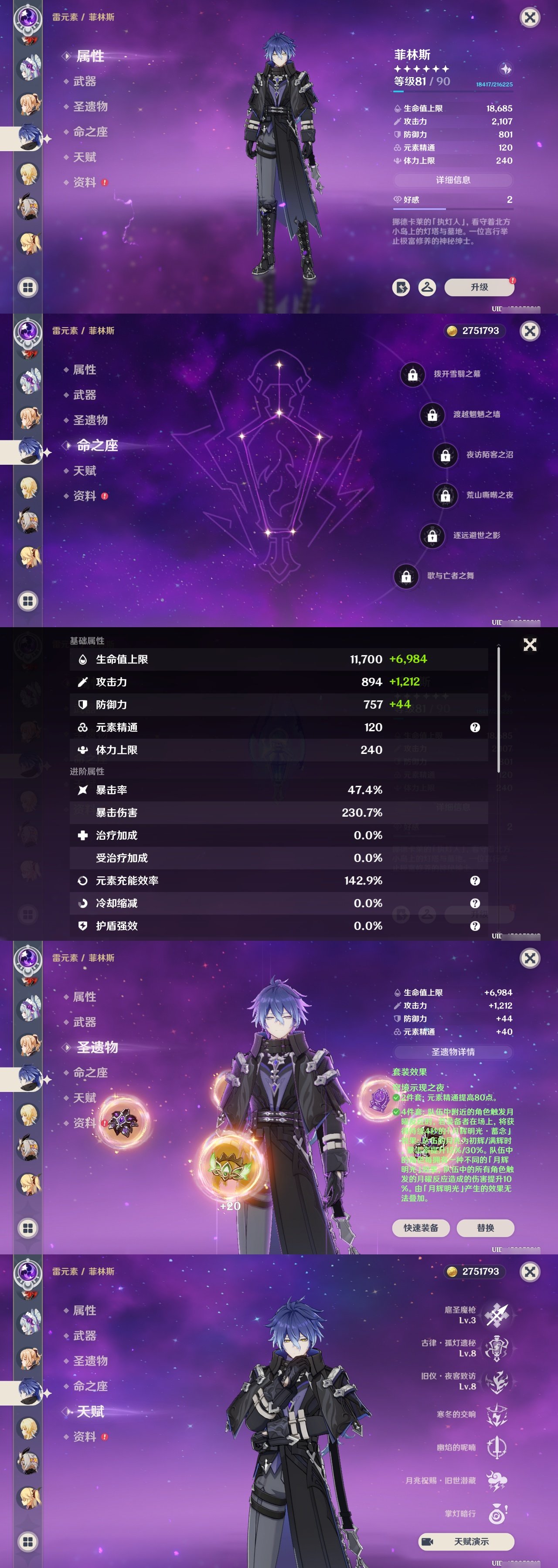This screenshot has height=1568, width=558.
Task: Click the 升级 upgrade button
Action: (480, 287)
